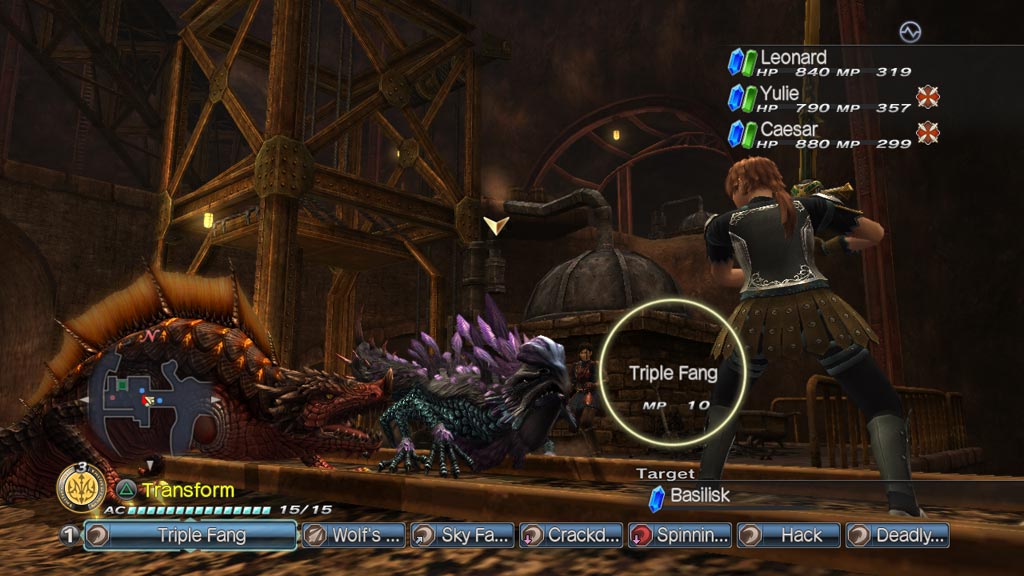1024x576 pixels.
Task: Select the Deadly... skill slot
Action: point(897,535)
